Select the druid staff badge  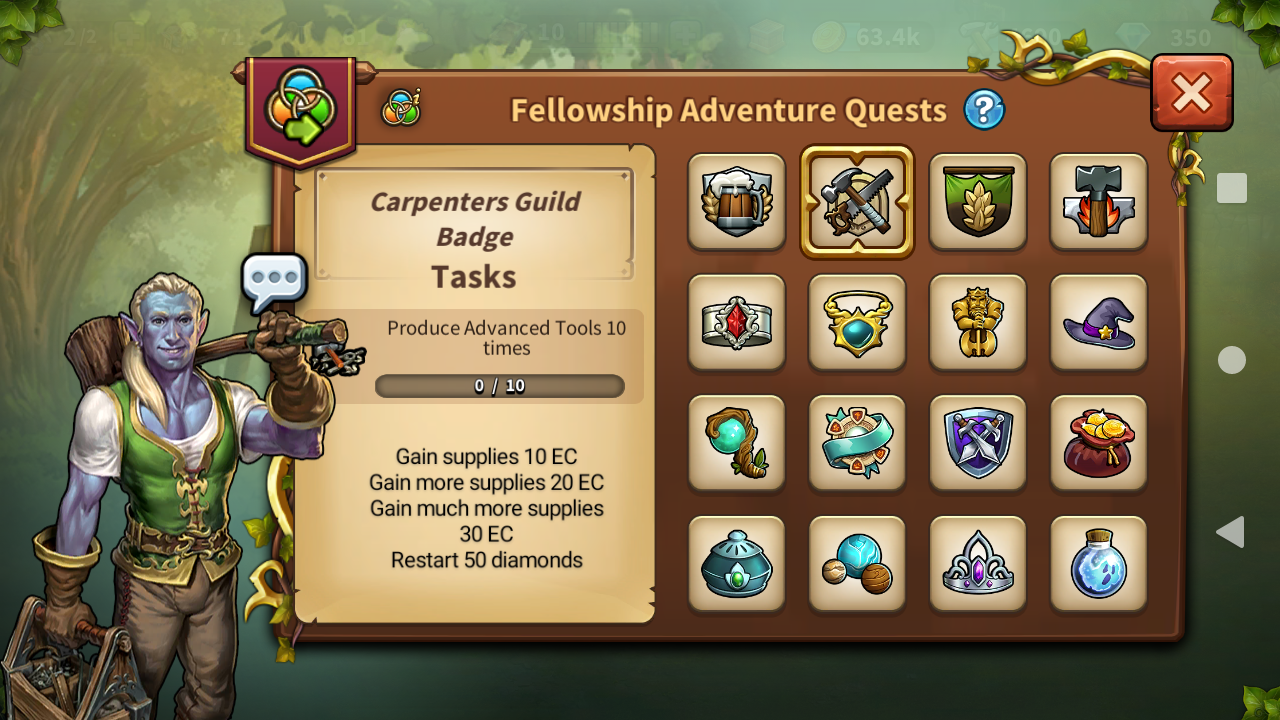click(x=737, y=443)
